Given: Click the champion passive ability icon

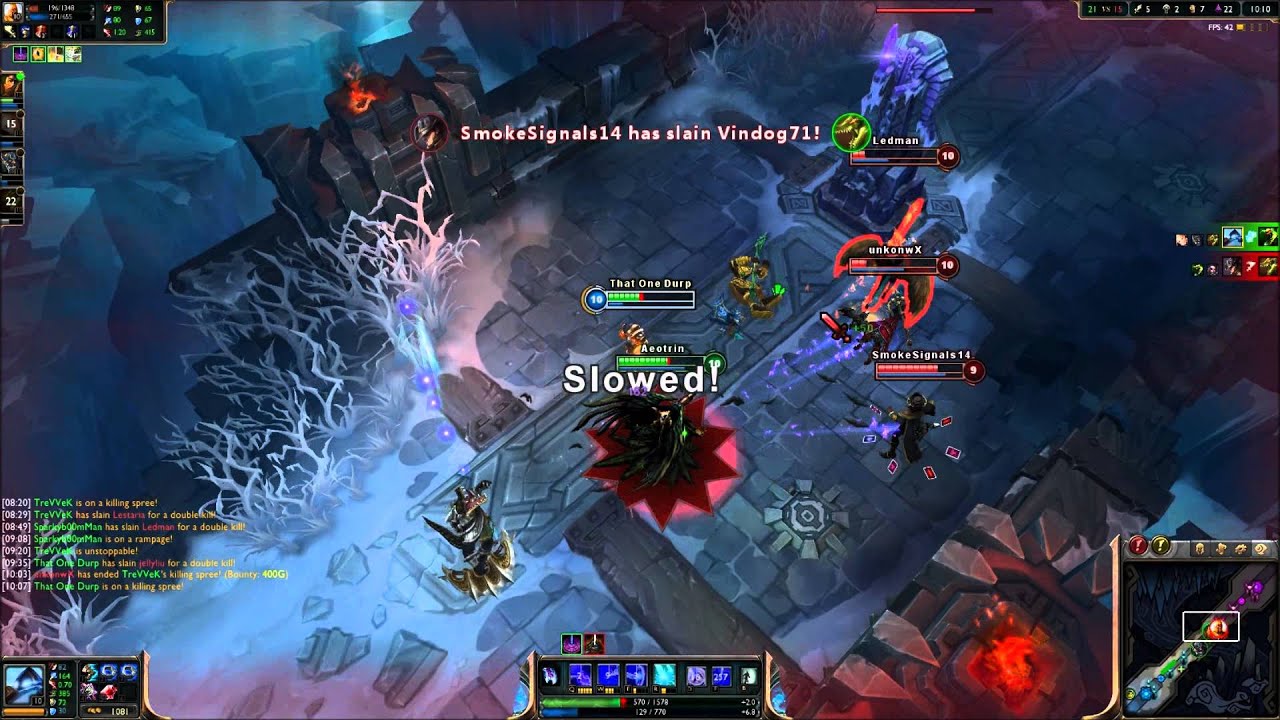Looking at the screenshot, I should [x=551, y=676].
